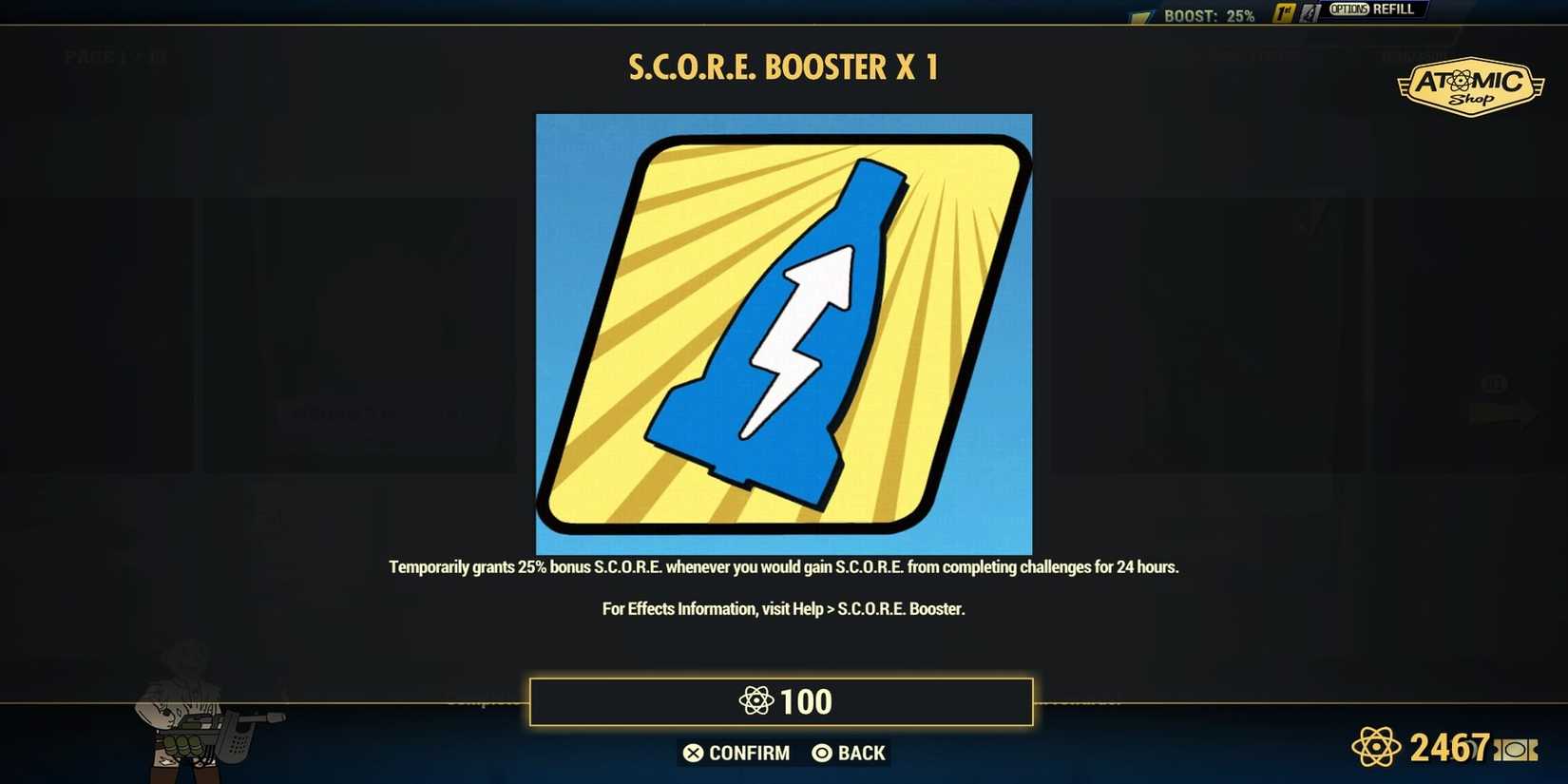Click the 100 atoms purchase bar
The image size is (1568, 784).
(x=783, y=701)
